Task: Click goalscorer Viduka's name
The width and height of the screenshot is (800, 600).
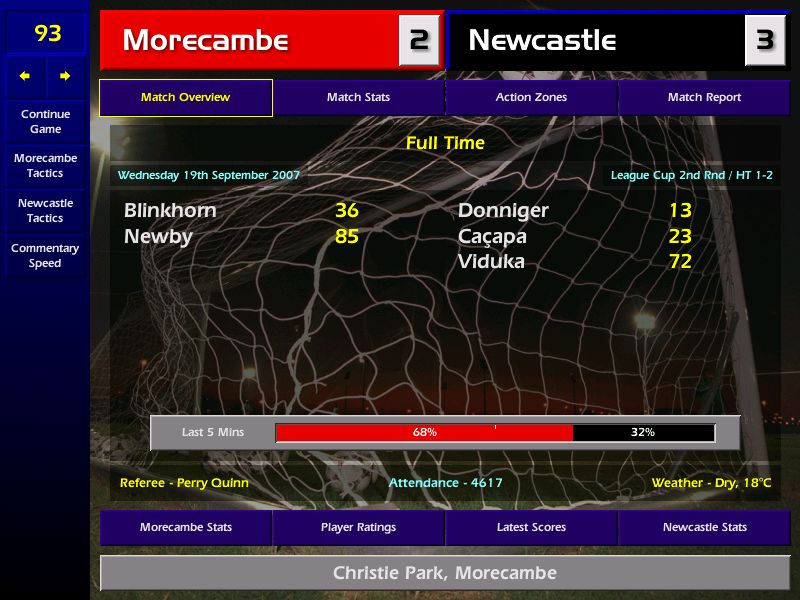Action: click(491, 262)
